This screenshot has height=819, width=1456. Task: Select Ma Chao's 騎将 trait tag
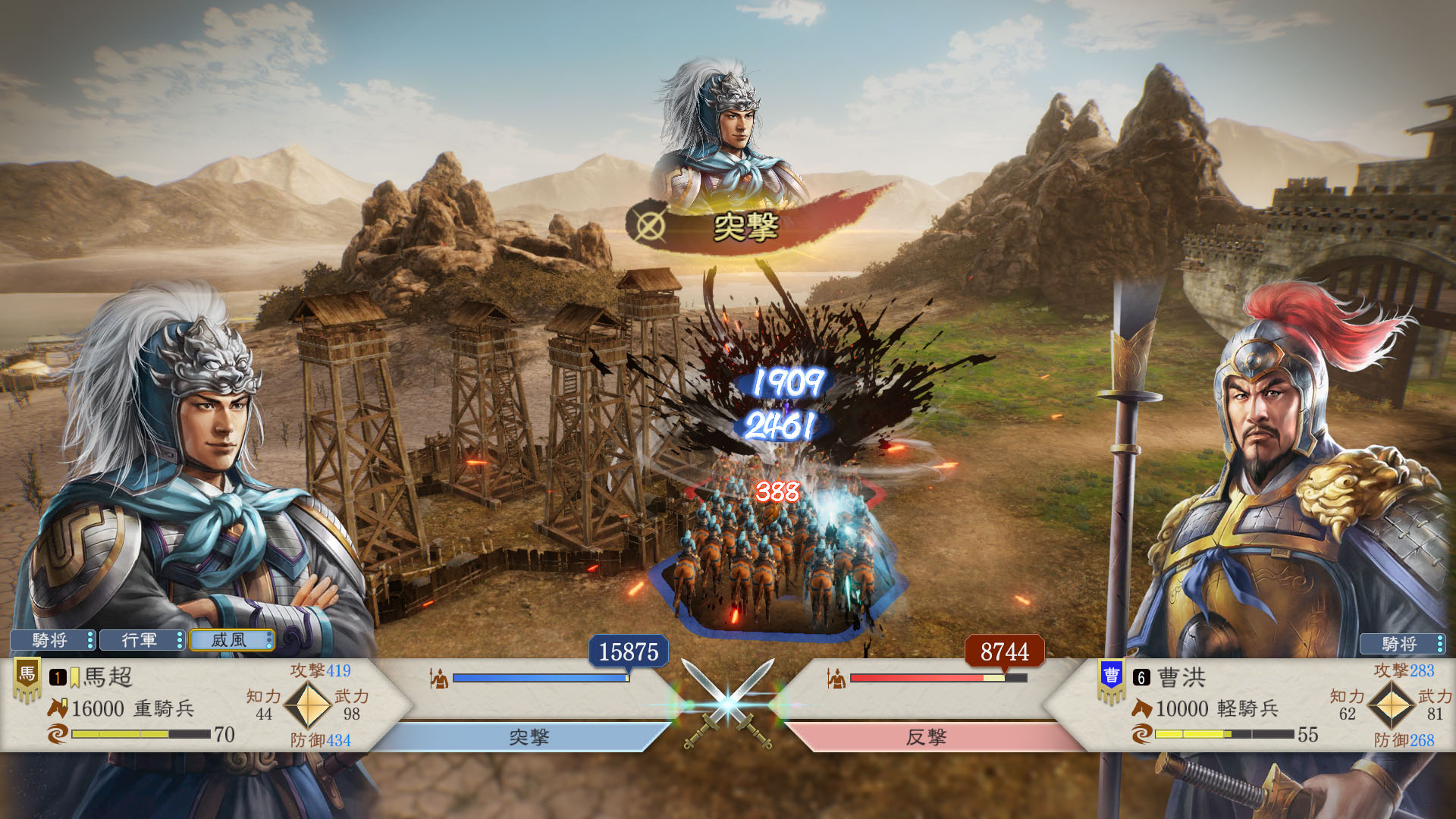click(x=52, y=640)
